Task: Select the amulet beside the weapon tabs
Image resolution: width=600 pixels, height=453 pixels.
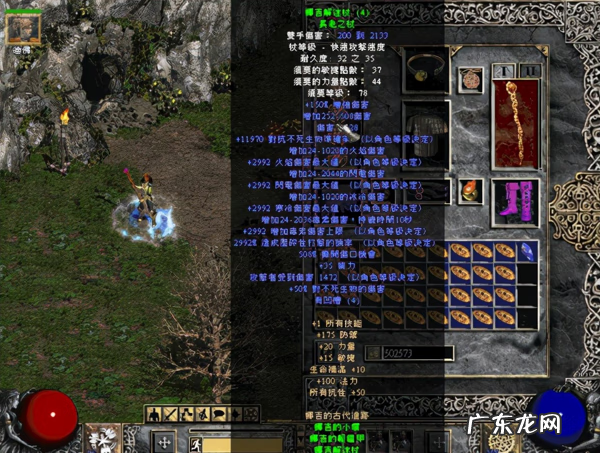Action: tap(470, 80)
